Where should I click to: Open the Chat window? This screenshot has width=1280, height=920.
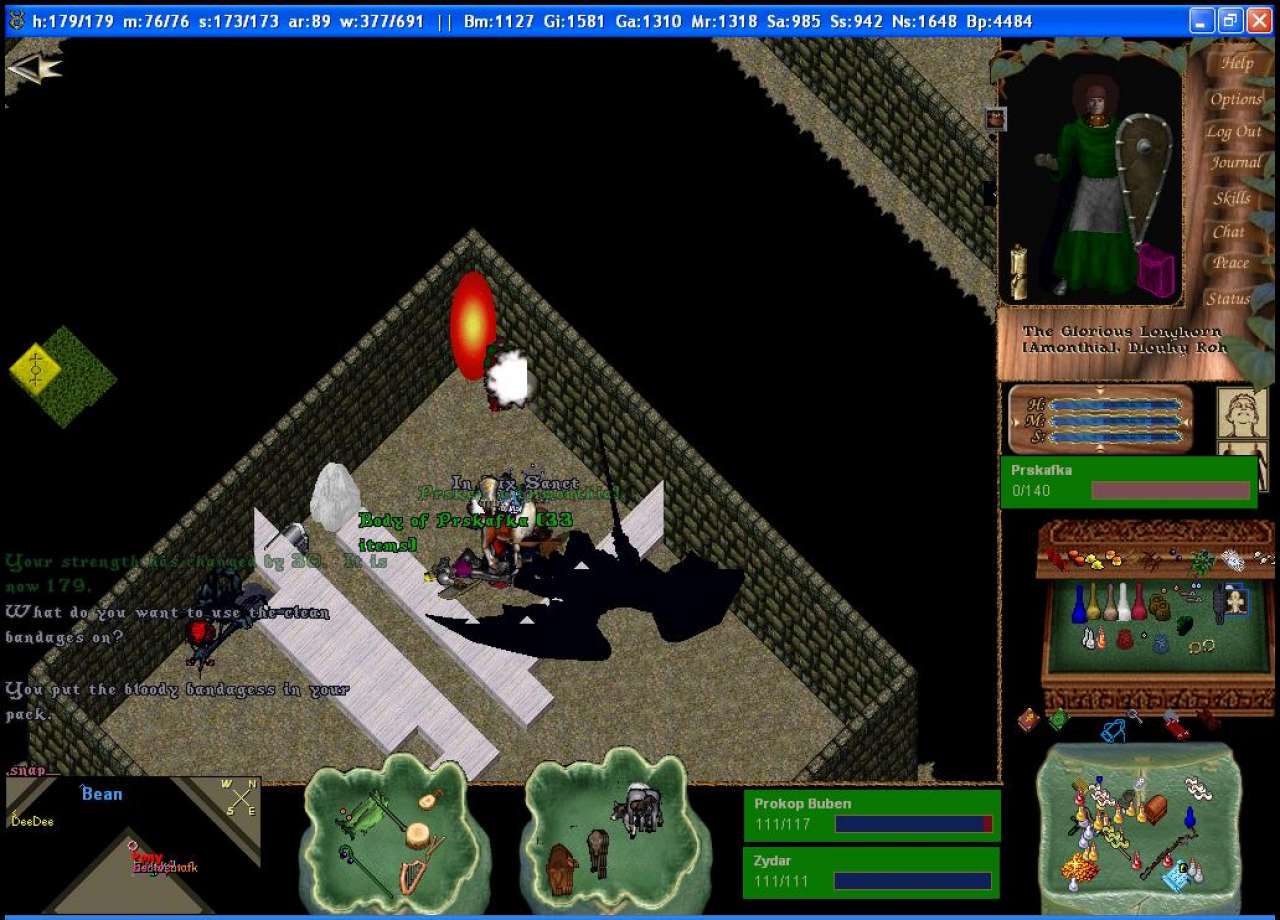click(1228, 231)
